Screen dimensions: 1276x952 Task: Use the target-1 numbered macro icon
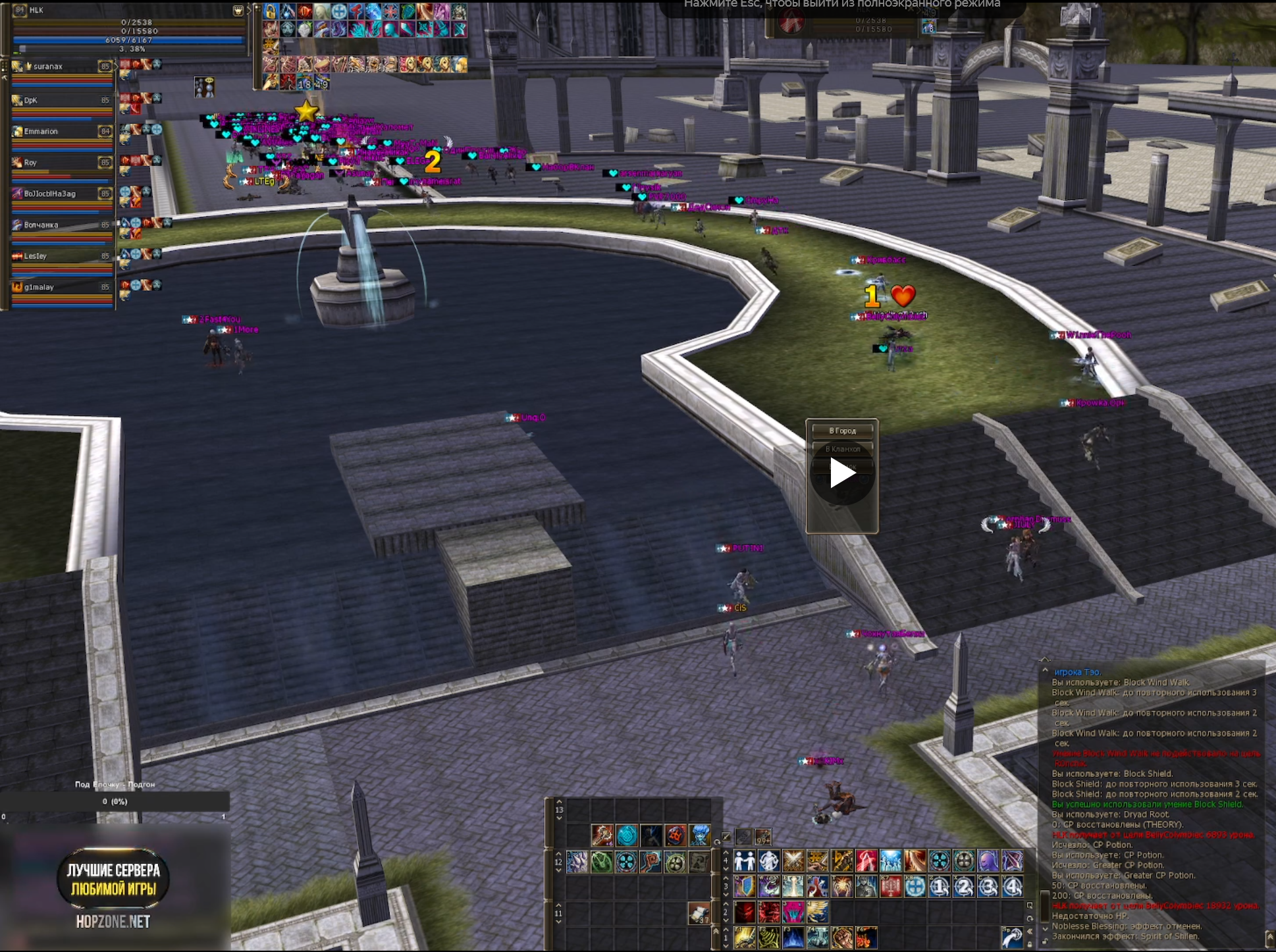pos(940,887)
